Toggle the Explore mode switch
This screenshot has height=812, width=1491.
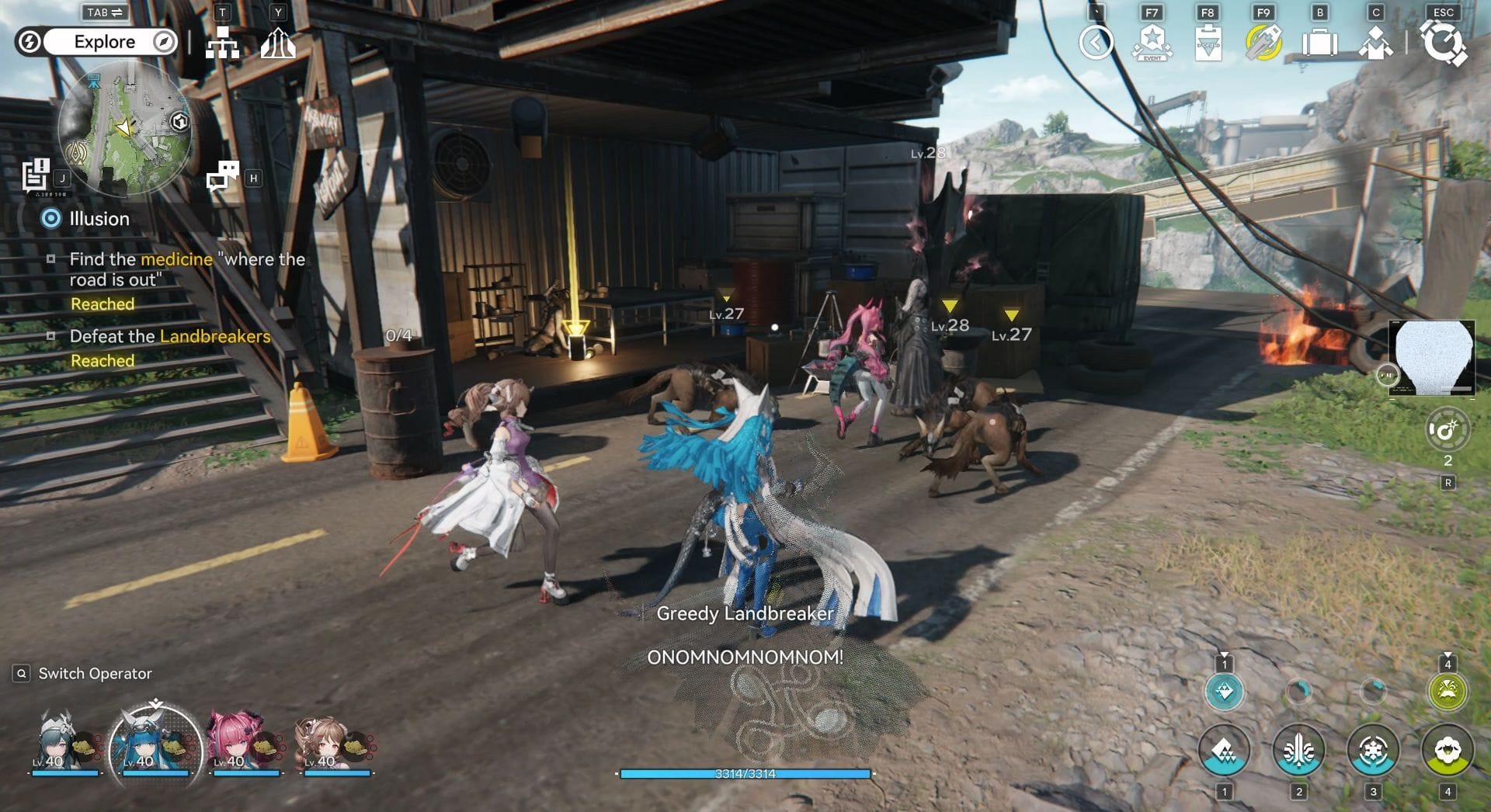pyautogui.click(x=104, y=42)
